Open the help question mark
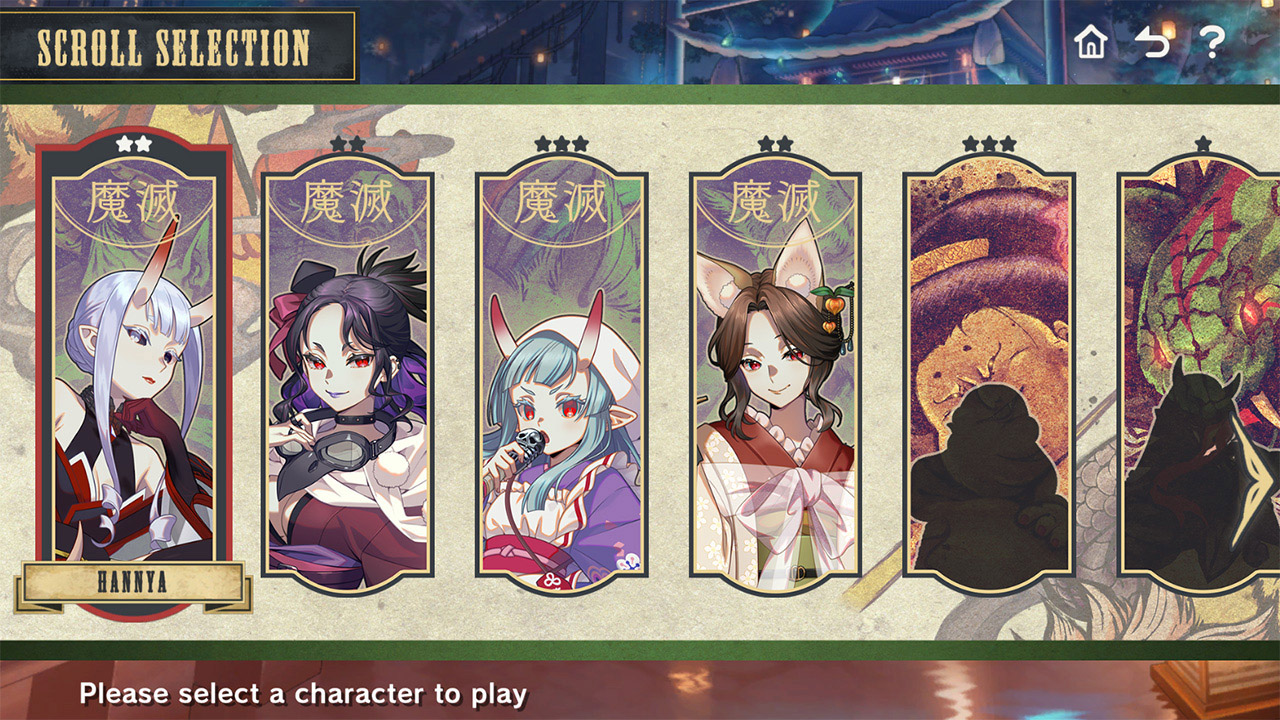 click(x=1212, y=42)
